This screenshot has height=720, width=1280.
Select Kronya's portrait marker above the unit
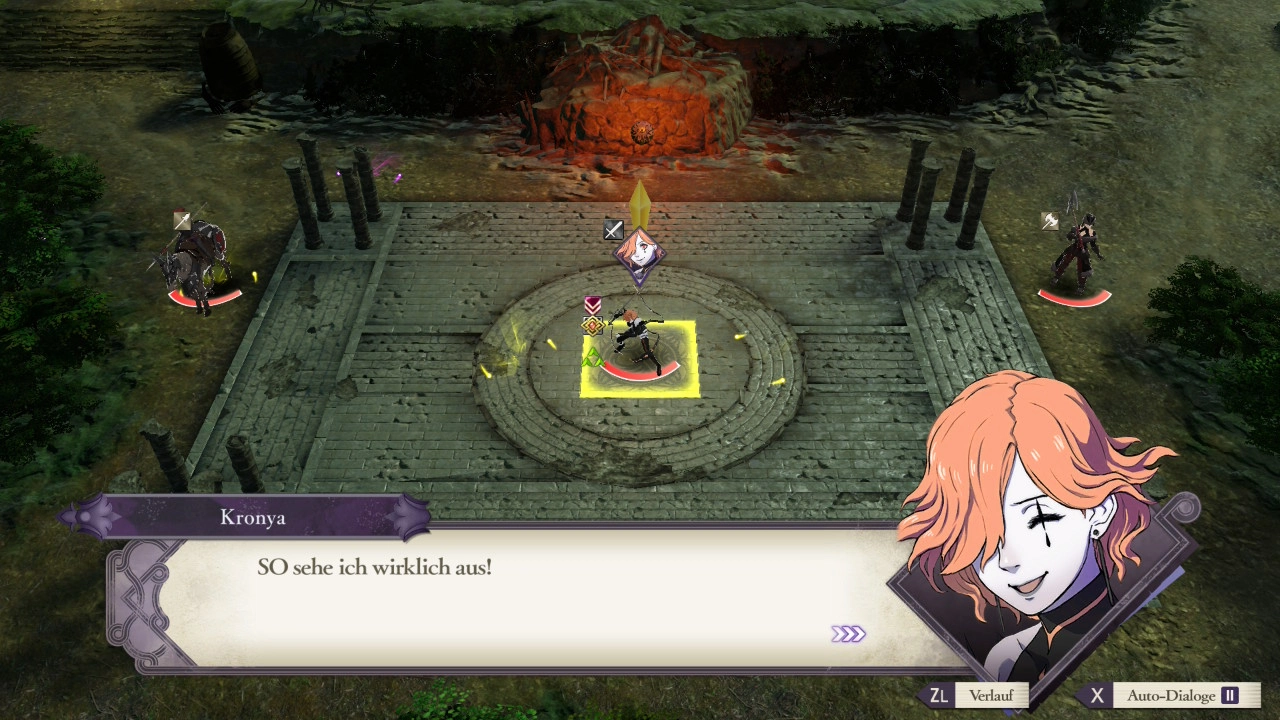coord(639,252)
